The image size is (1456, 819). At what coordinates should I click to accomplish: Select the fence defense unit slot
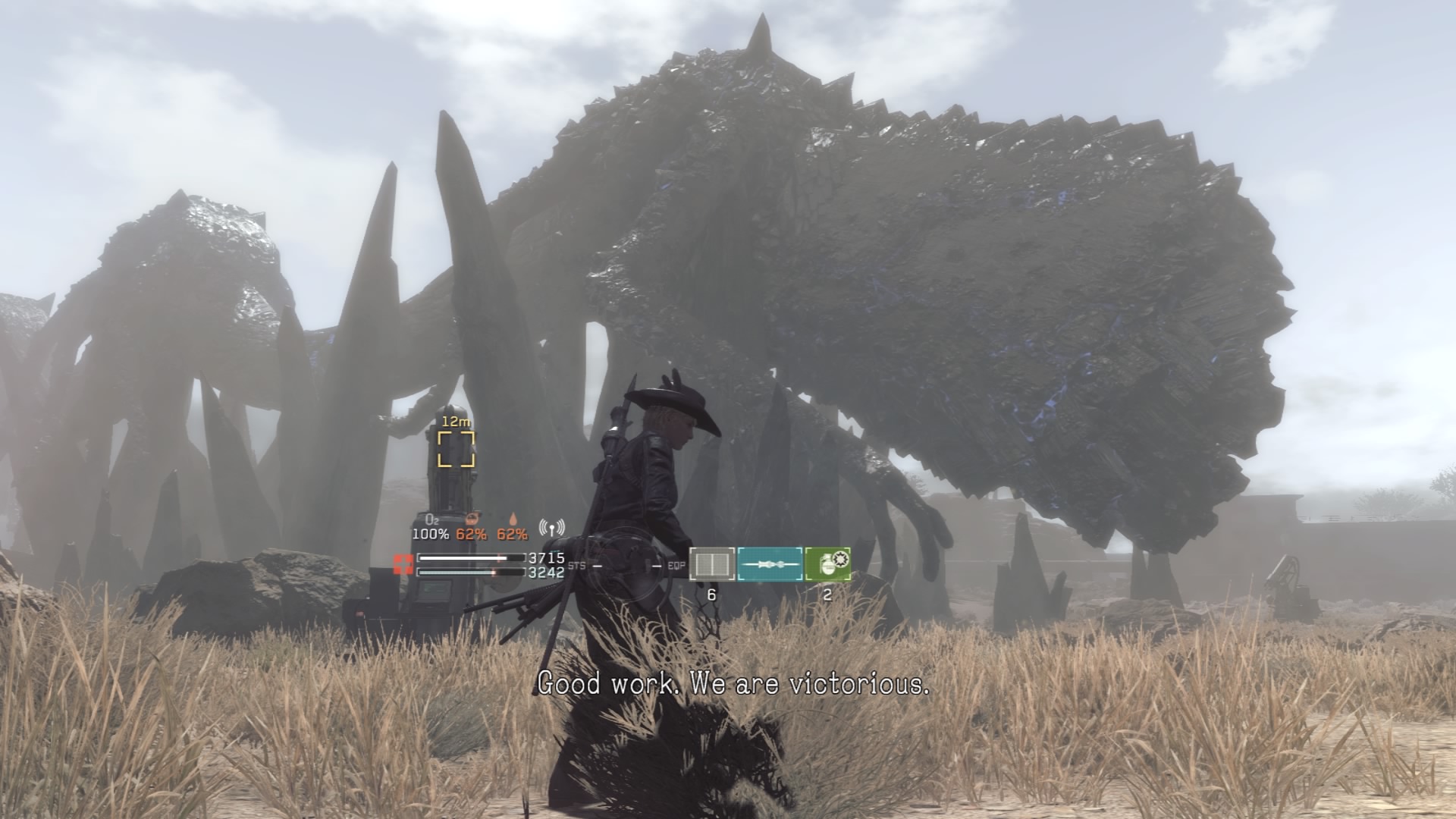point(711,564)
